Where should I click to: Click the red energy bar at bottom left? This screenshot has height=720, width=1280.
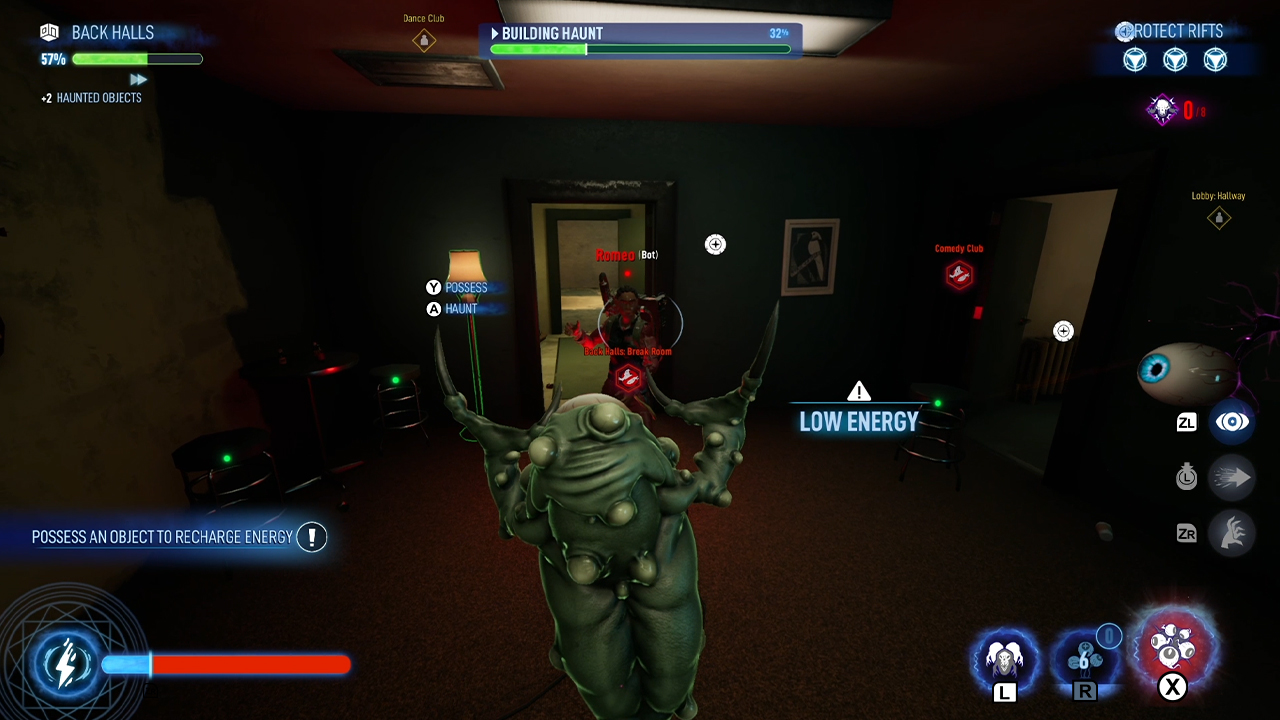(250, 664)
